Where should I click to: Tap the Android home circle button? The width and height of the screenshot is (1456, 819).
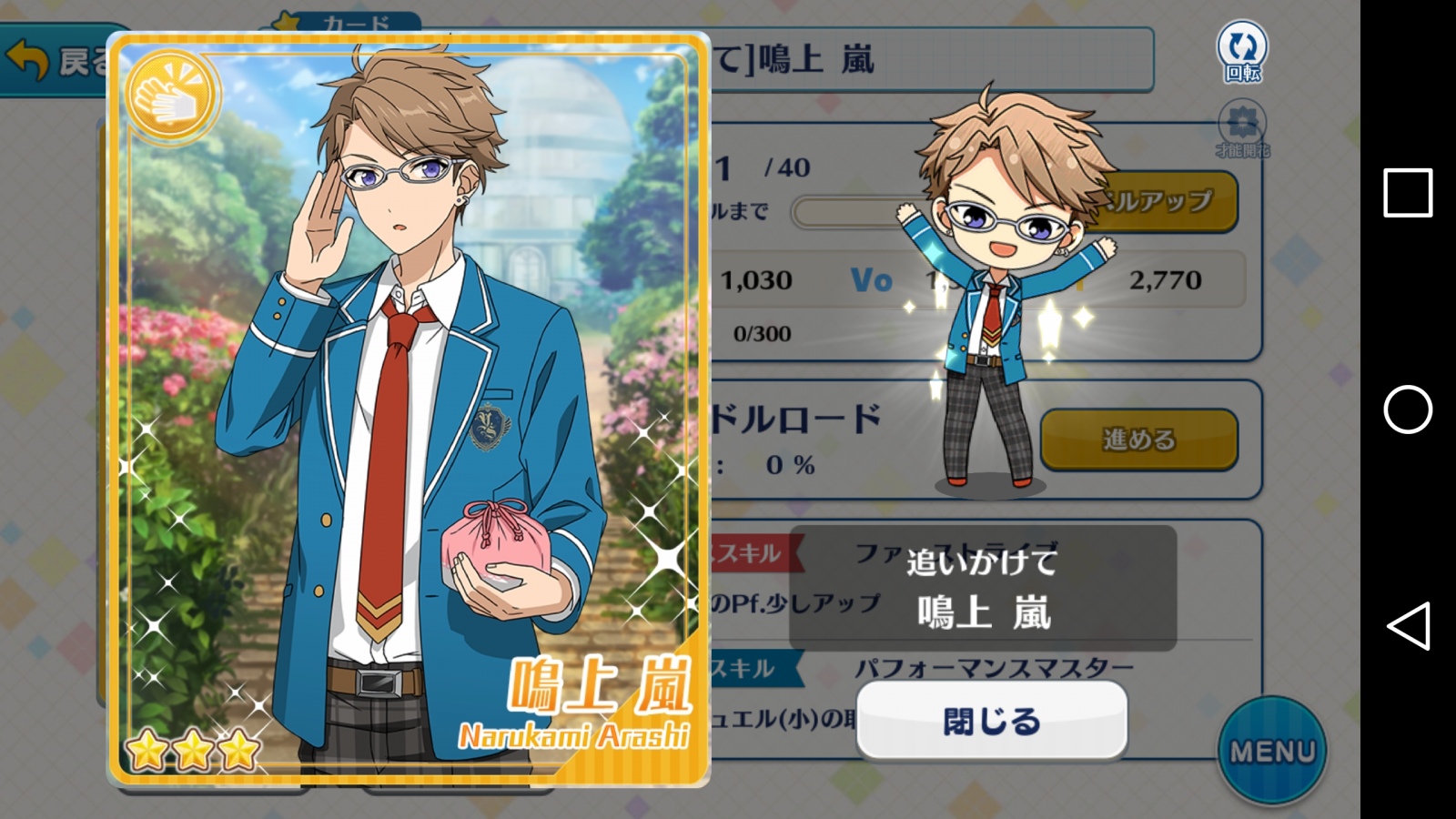(x=1407, y=409)
